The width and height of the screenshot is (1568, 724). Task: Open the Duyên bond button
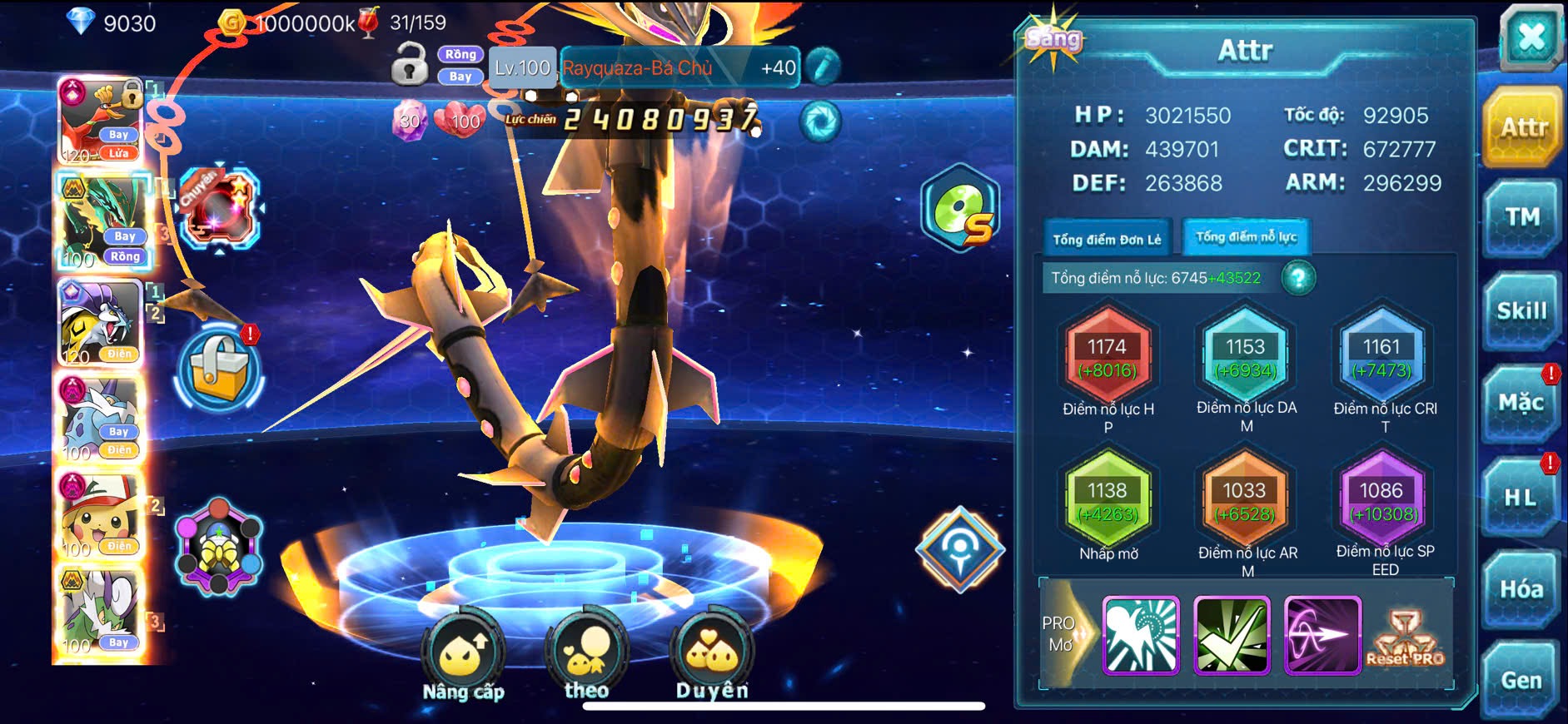(712, 657)
